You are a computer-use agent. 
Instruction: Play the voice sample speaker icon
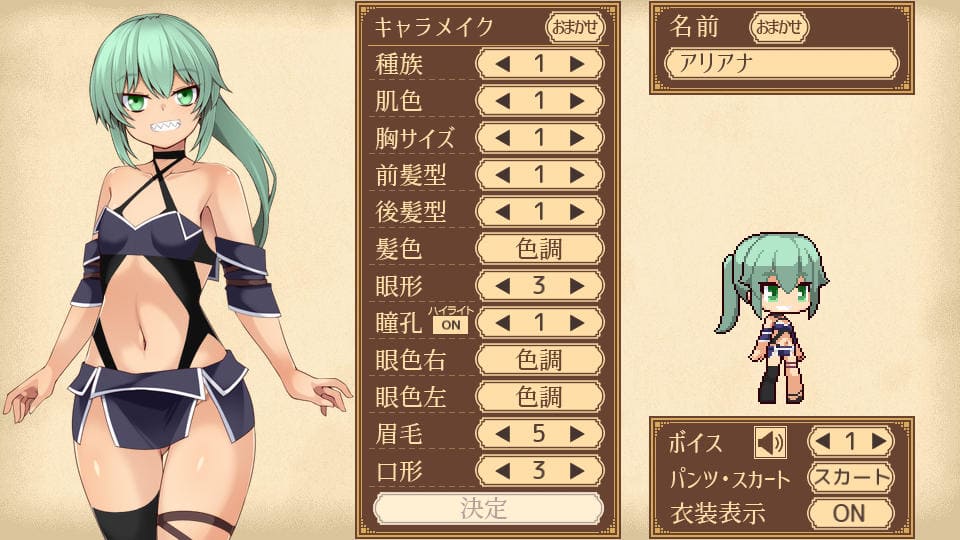[770, 441]
